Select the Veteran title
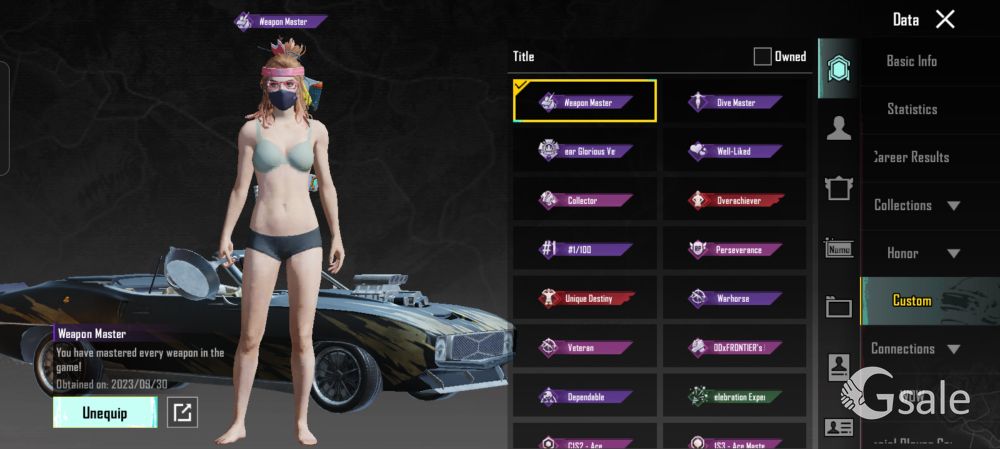Viewport: 1000px width, 449px height. coord(585,347)
